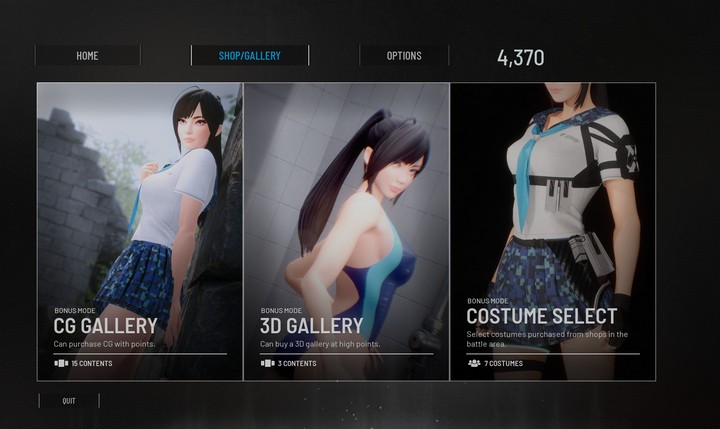The width and height of the screenshot is (720, 429).
Task: Open the OPTIONS tab
Action: click(404, 56)
